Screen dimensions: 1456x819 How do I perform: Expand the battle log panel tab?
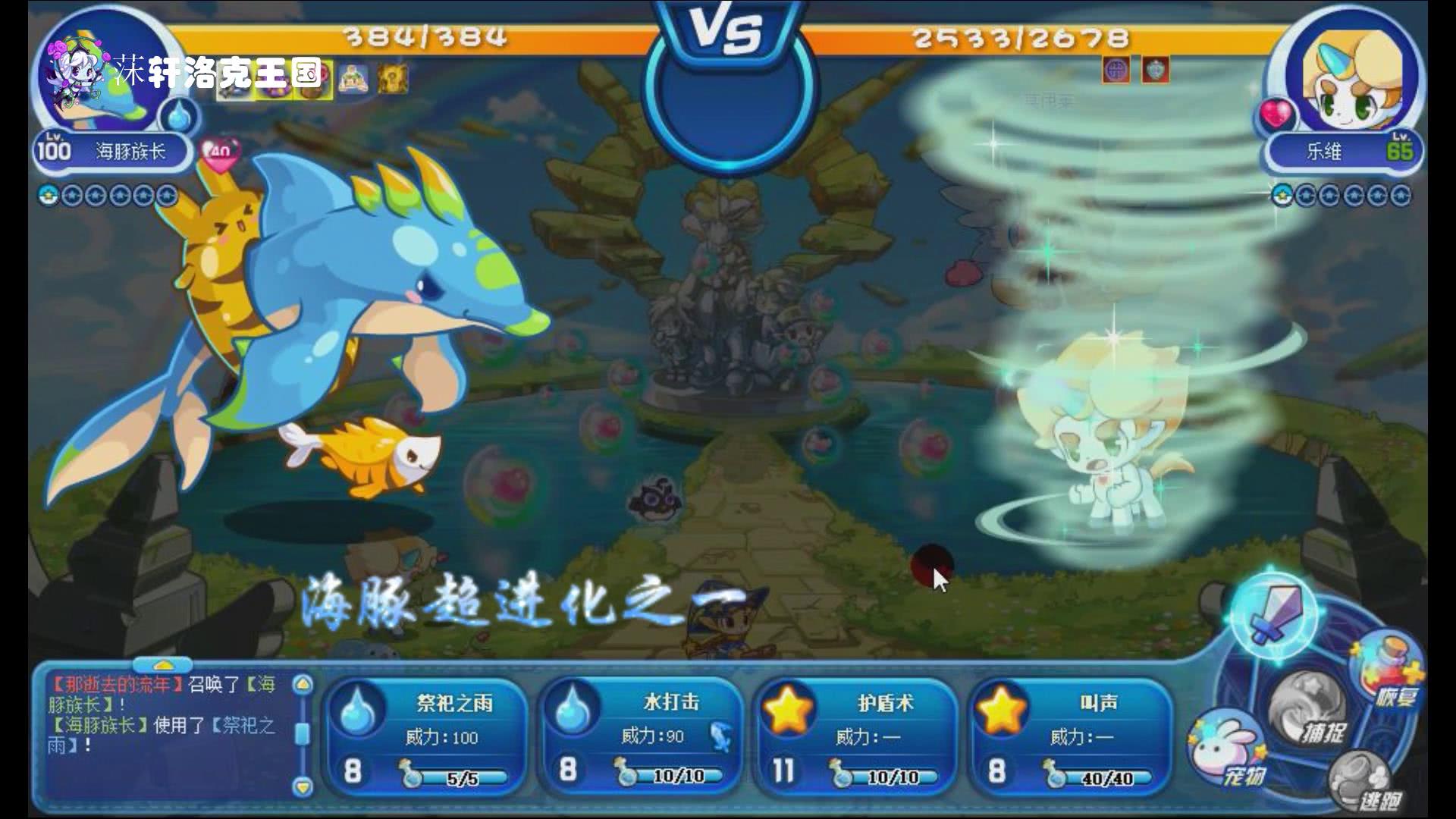coord(162,665)
